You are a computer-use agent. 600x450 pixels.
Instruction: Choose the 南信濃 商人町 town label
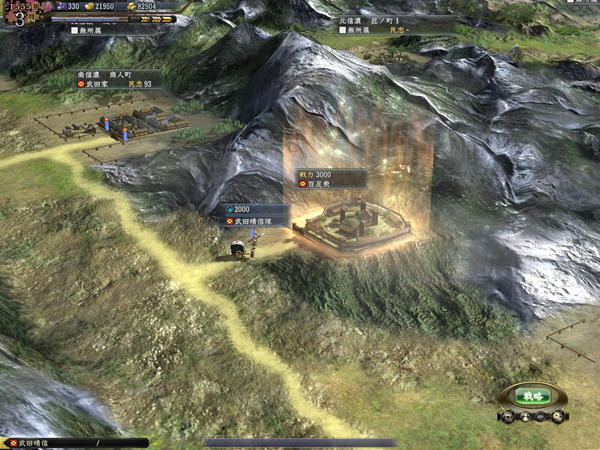(118, 78)
